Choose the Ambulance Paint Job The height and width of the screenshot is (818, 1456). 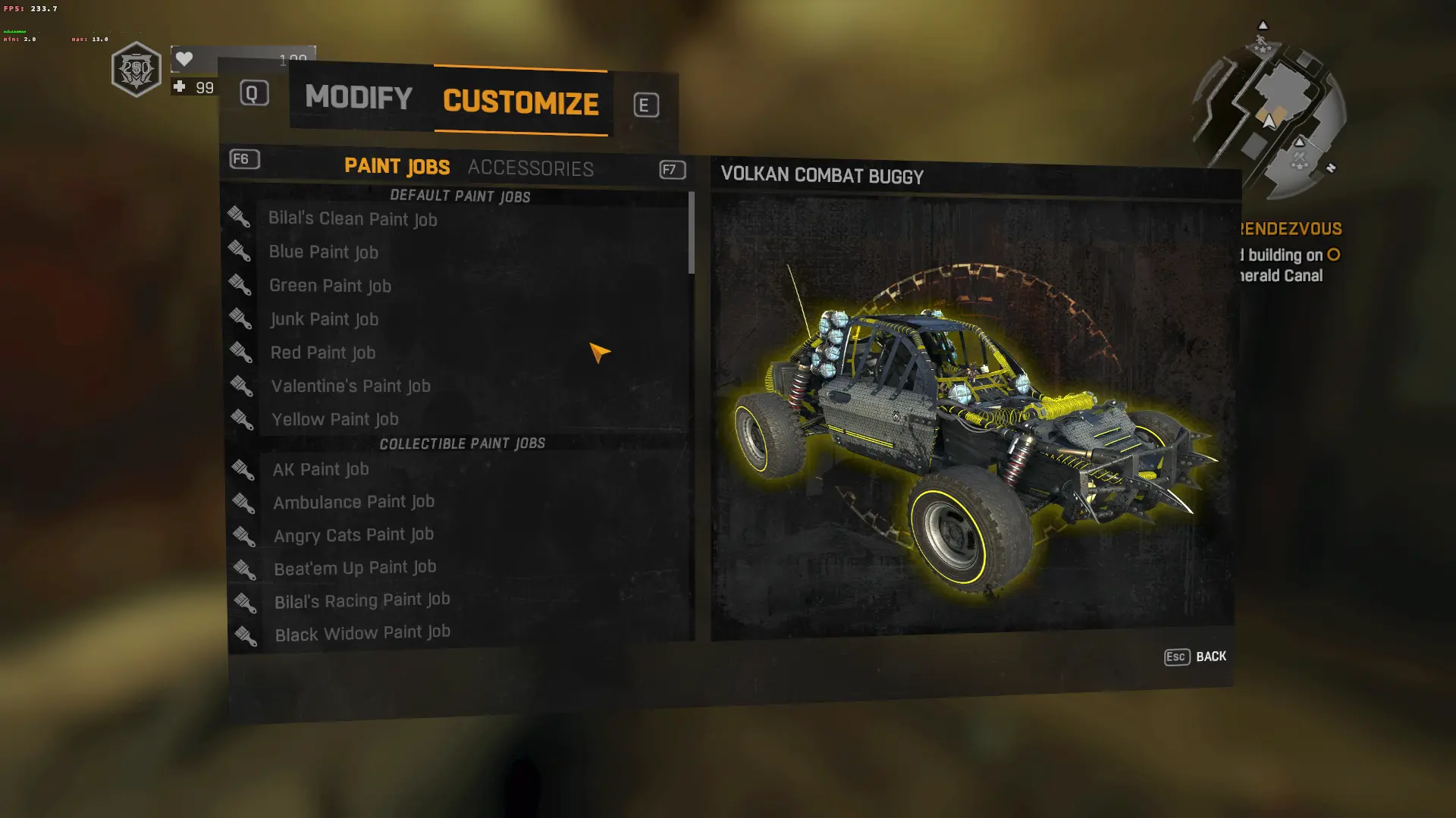pos(353,502)
